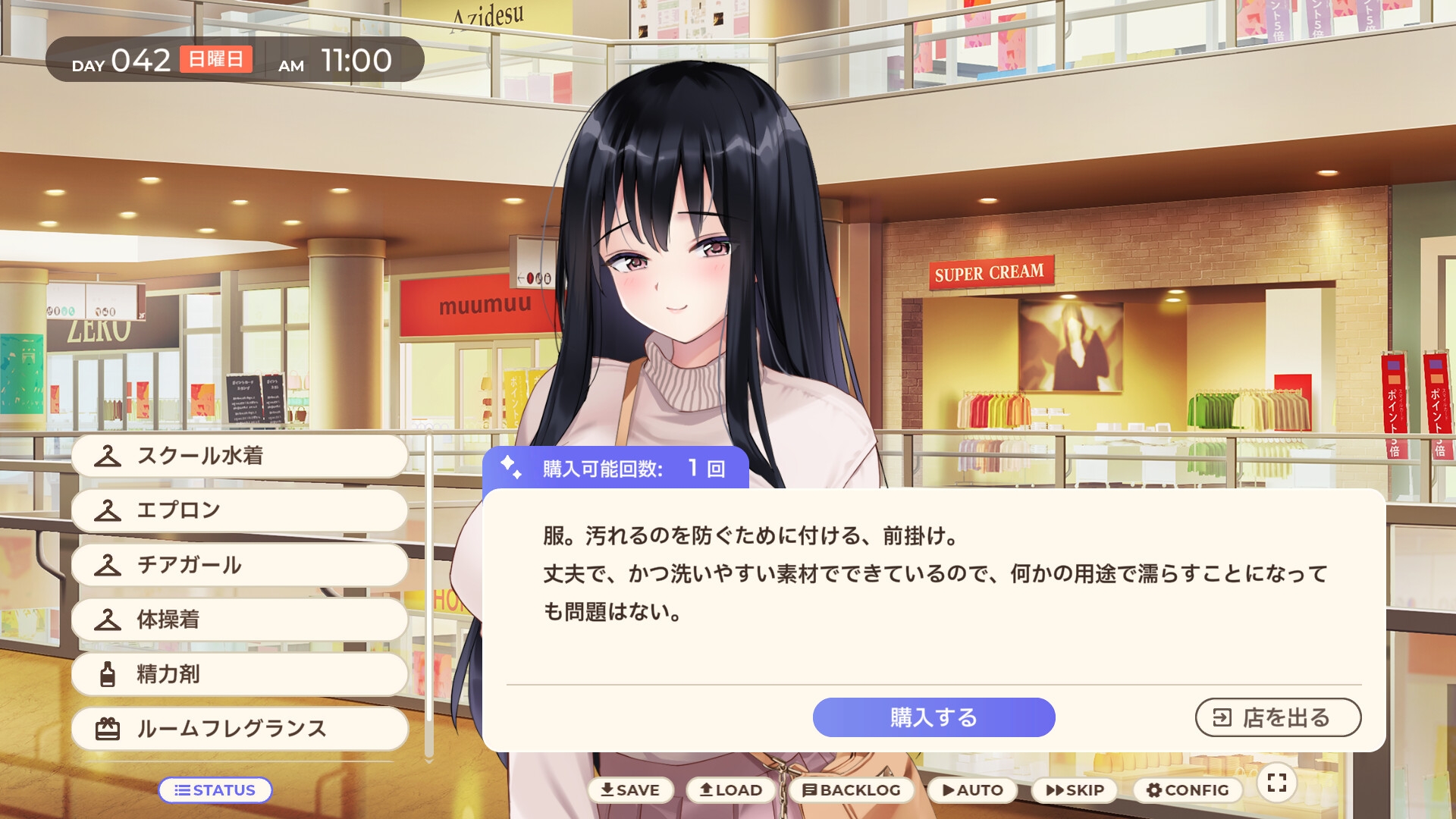Image resolution: width=1456 pixels, height=819 pixels.
Task: Open settings via the CONFIG gear icon
Action: pyautogui.click(x=1156, y=789)
